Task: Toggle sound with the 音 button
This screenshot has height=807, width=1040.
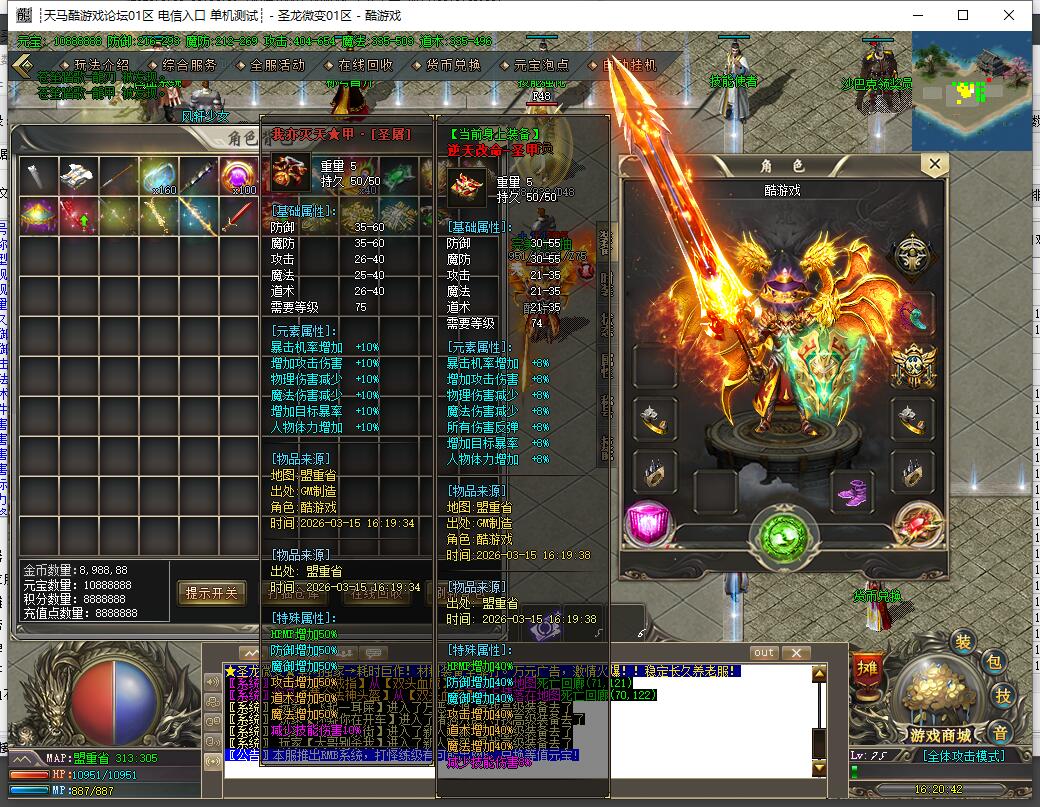Action: 1000,732
